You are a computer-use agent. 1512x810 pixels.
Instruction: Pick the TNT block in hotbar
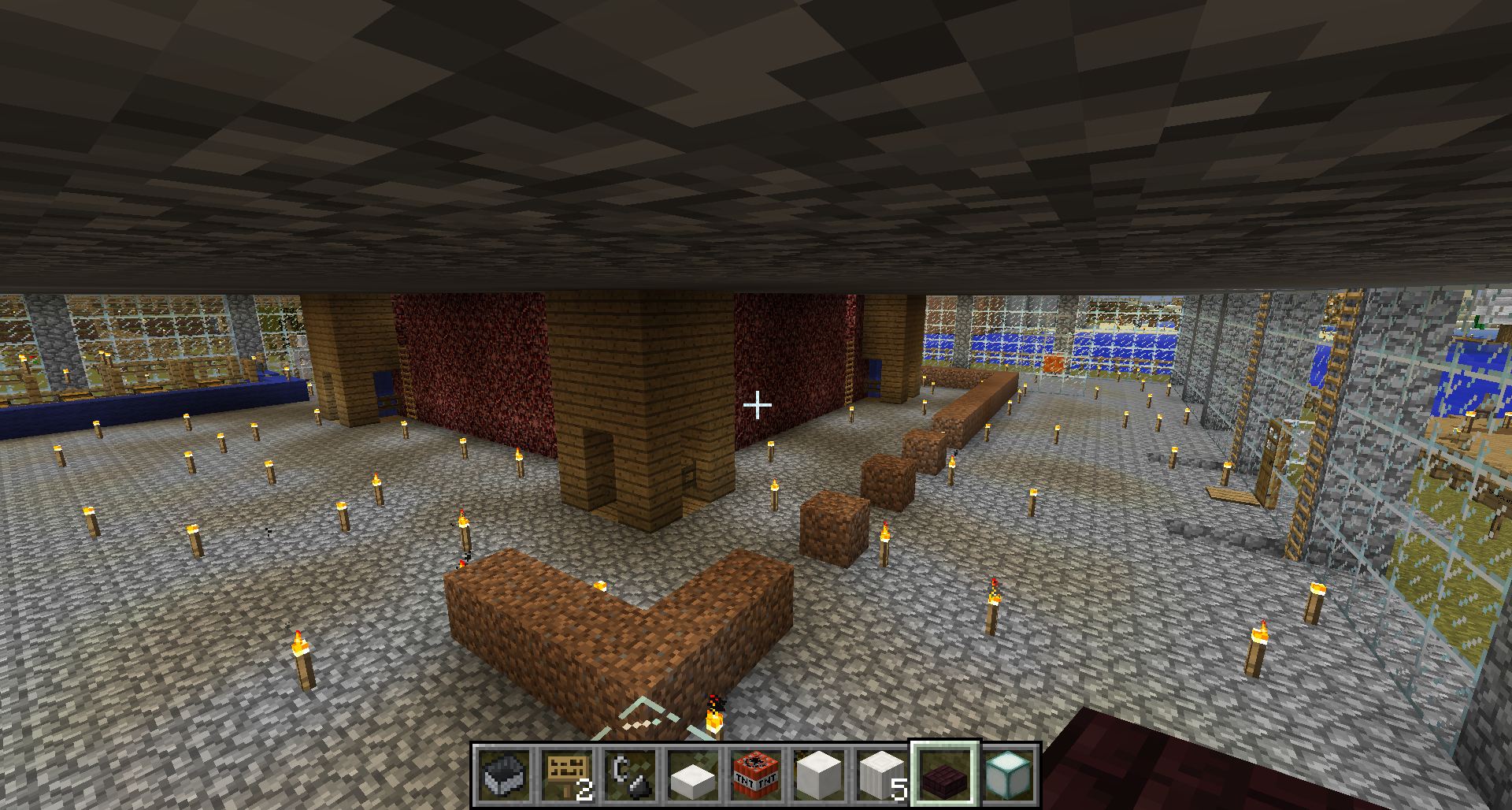756,775
